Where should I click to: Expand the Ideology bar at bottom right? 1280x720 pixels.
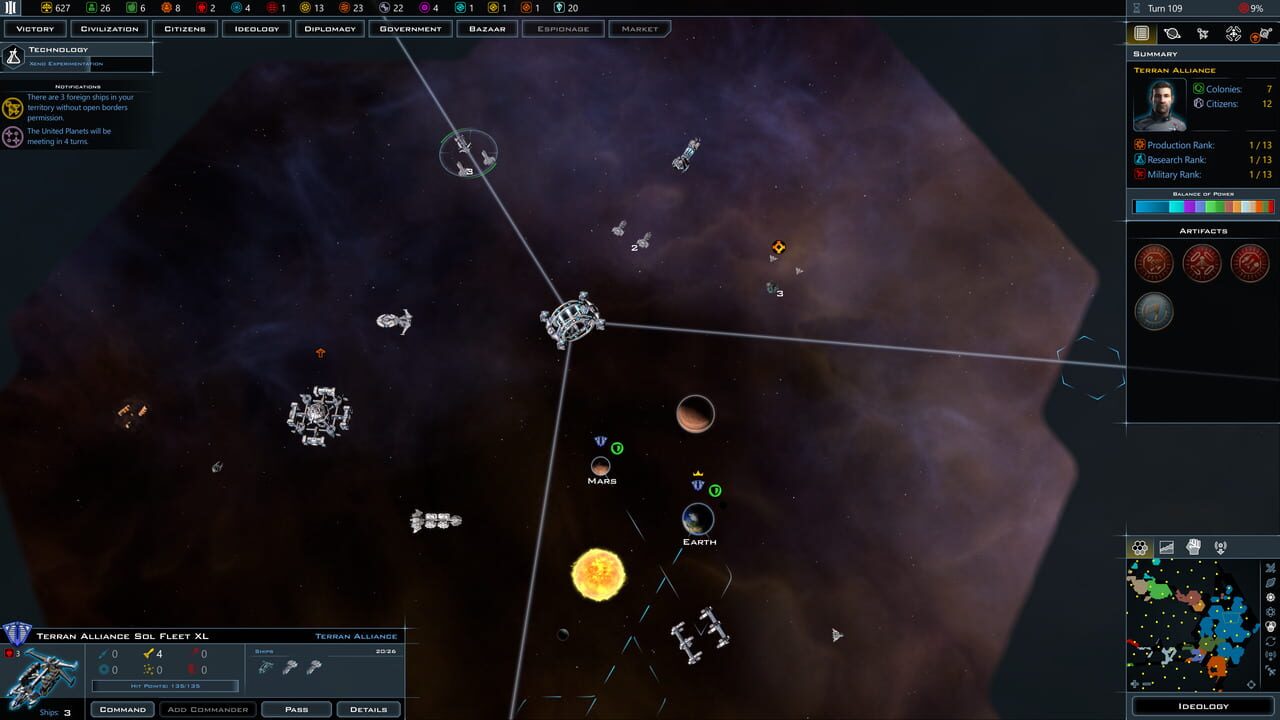(x=1203, y=705)
